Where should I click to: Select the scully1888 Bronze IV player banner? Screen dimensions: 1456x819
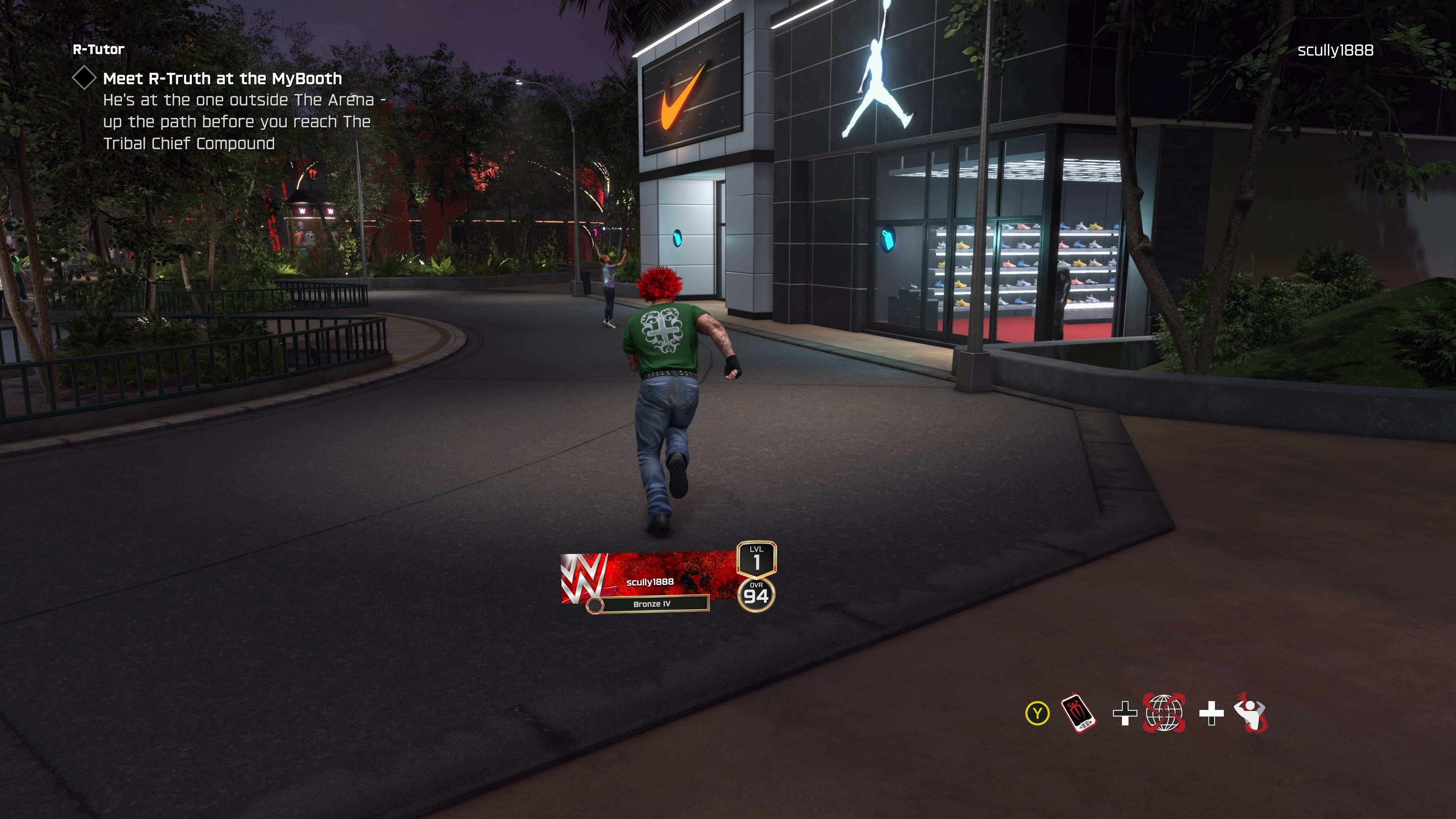650,582
